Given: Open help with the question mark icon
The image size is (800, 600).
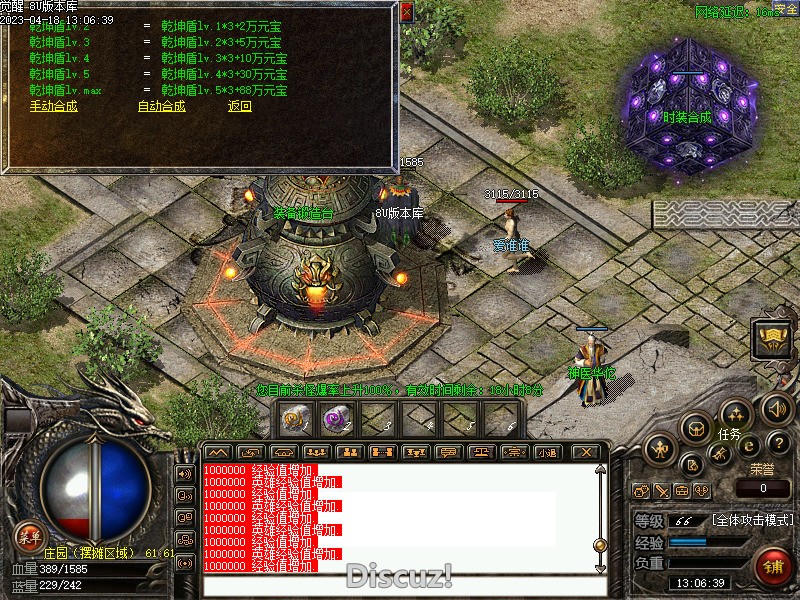Looking at the screenshot, I should [x=781, y=443].
